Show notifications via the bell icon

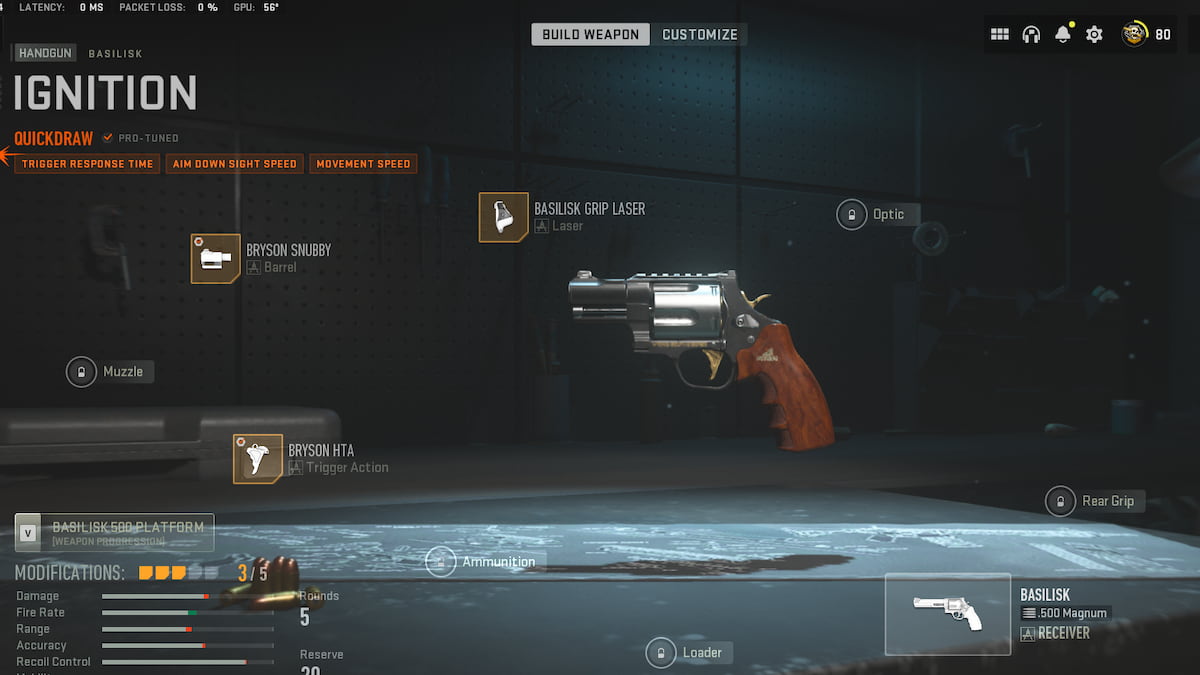coord(1063,34)
